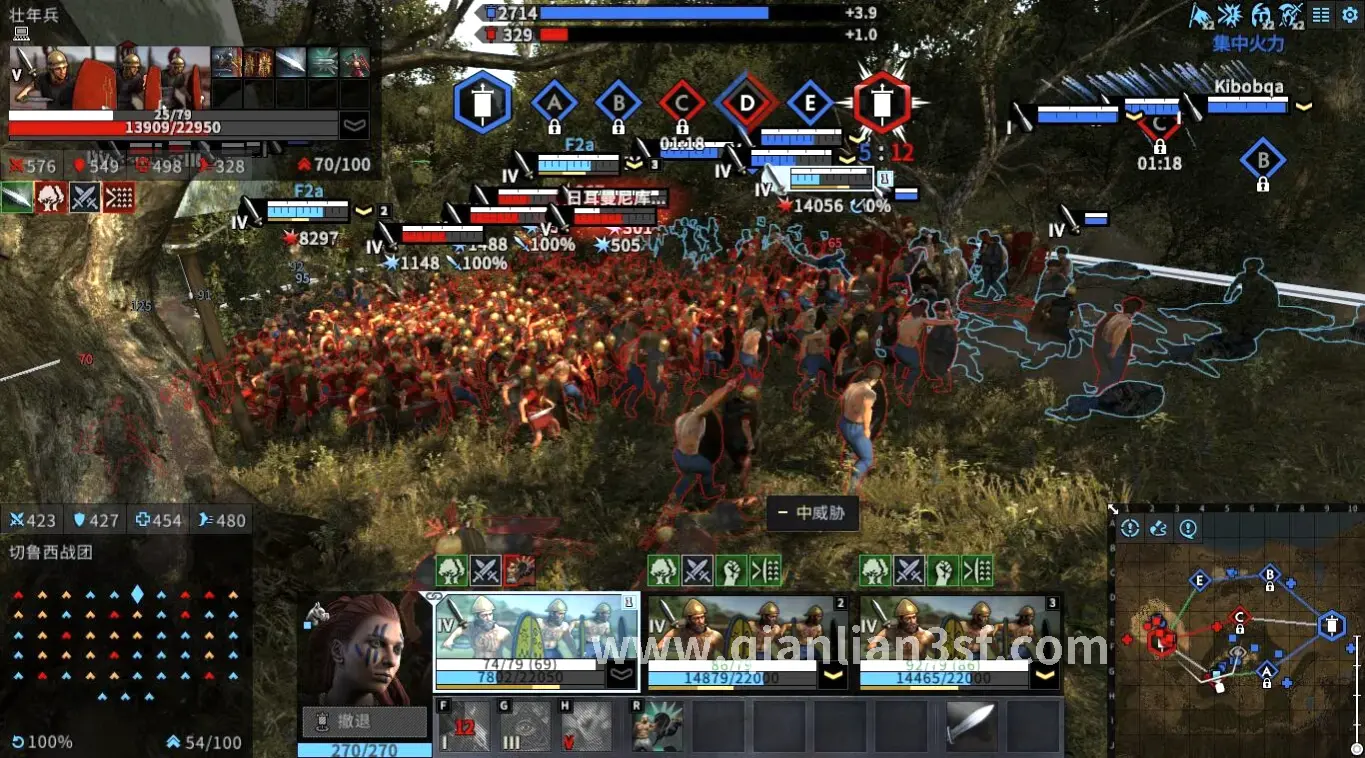
Task: Activate the G eye ability
Action: click(x=526, y=726)
